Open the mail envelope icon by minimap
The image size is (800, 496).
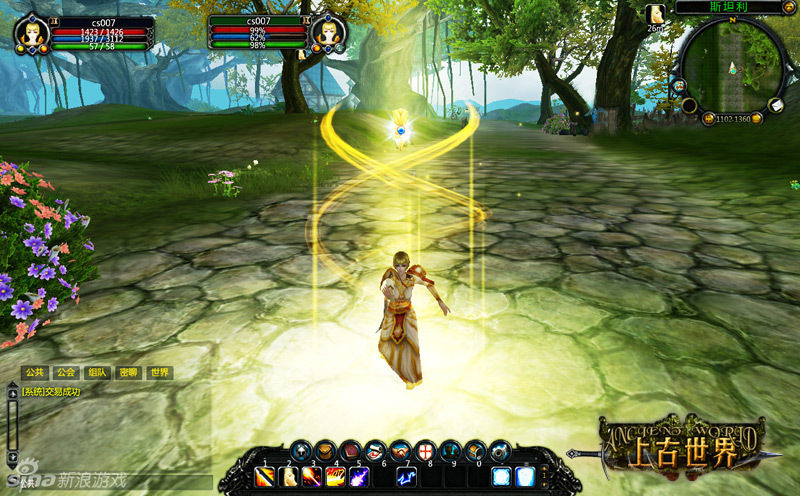(775, 106)
